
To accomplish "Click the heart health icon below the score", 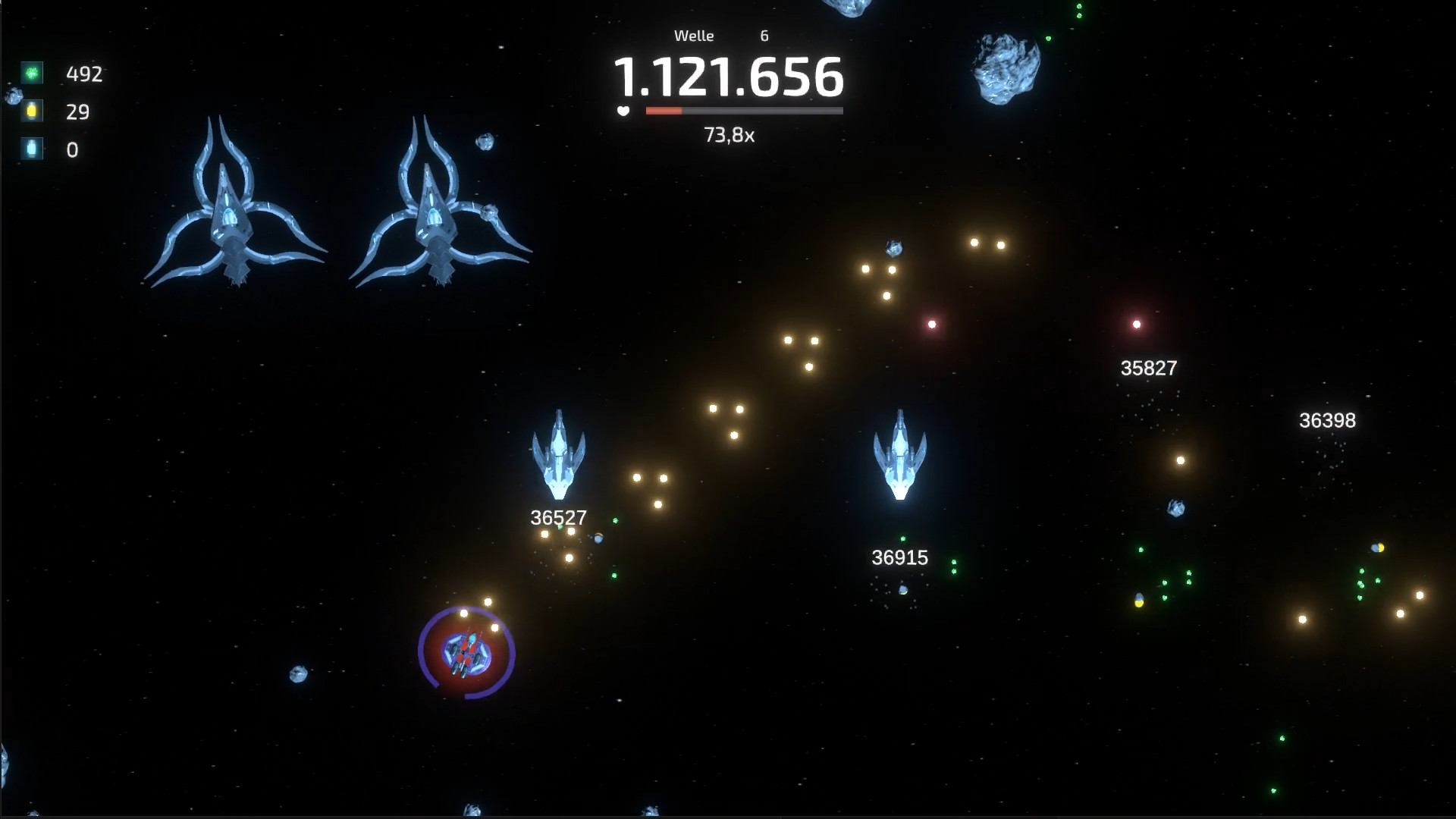I will coord(623,111).
